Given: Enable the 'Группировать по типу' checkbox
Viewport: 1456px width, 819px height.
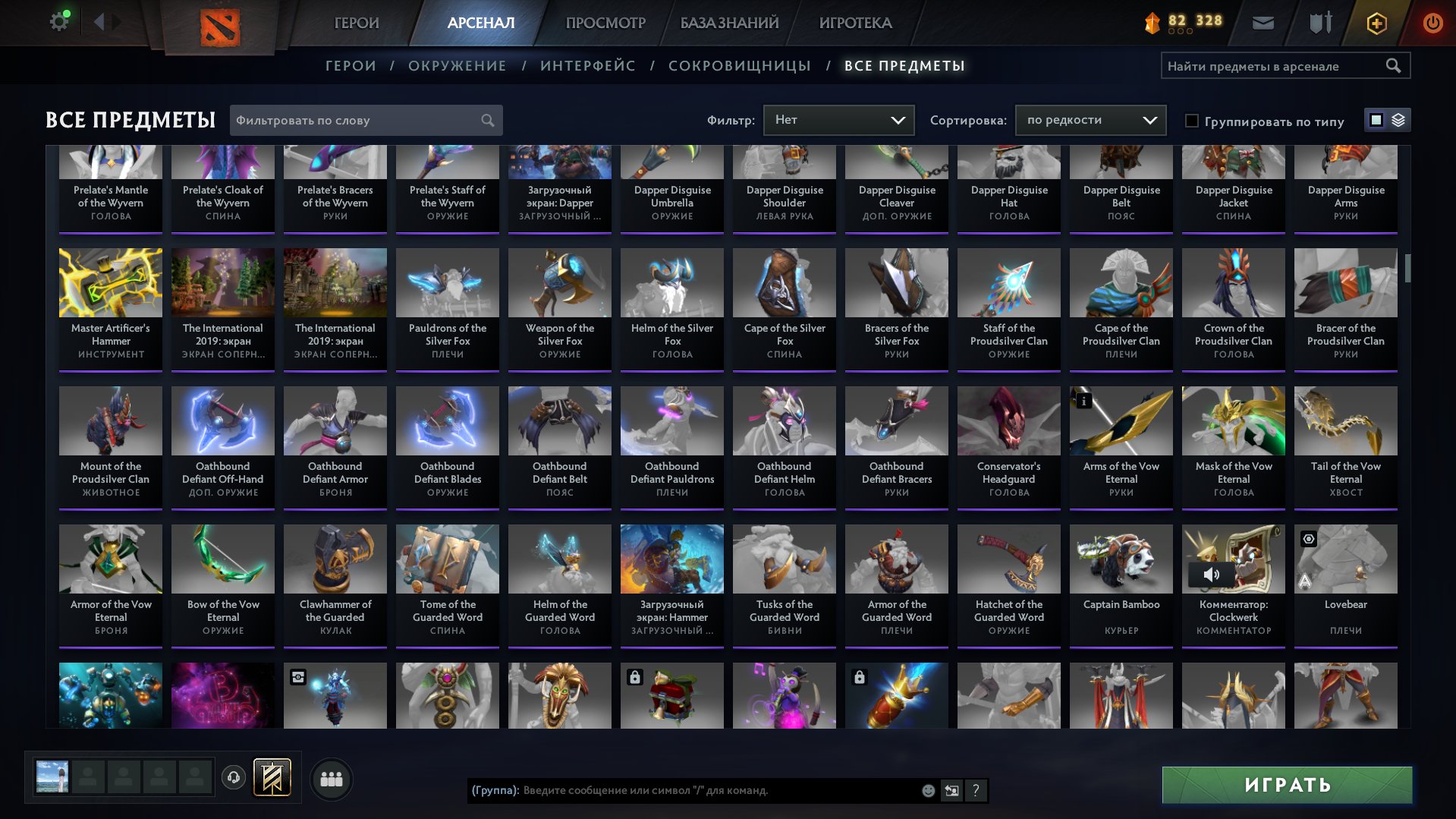Looking at the screenshot, I should (1193, 120).
